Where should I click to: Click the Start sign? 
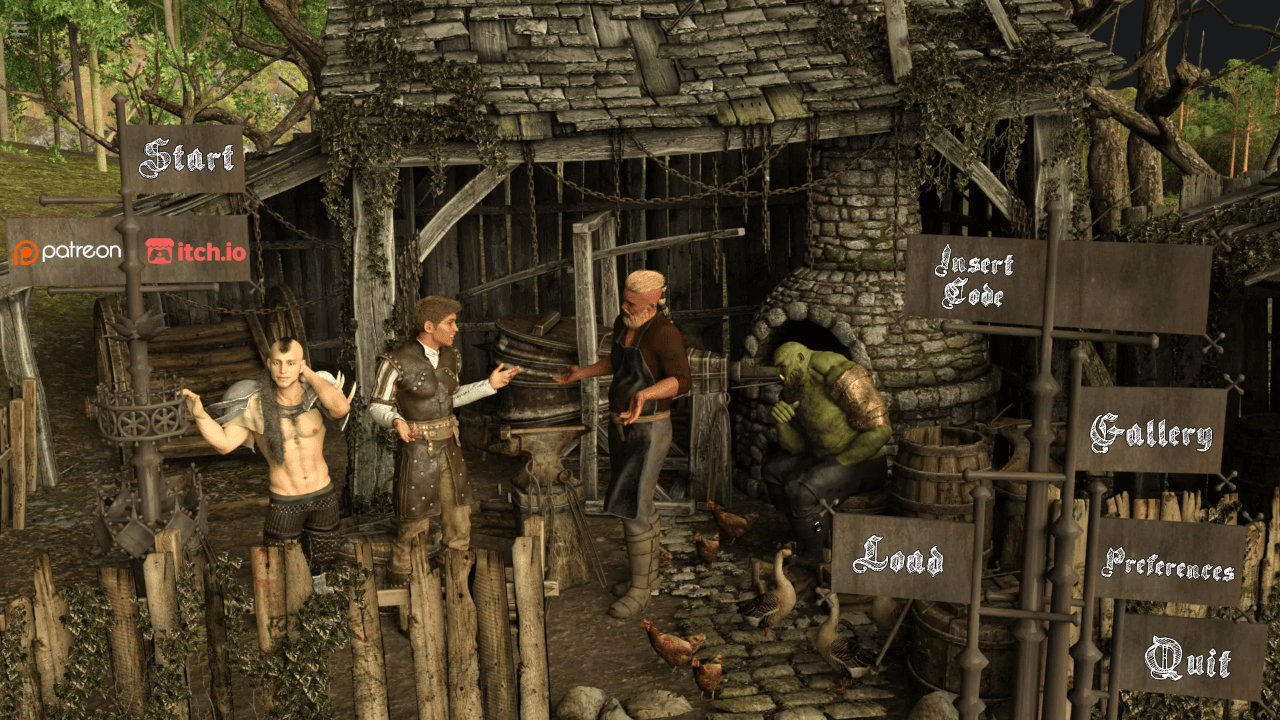tap(187, 158)
